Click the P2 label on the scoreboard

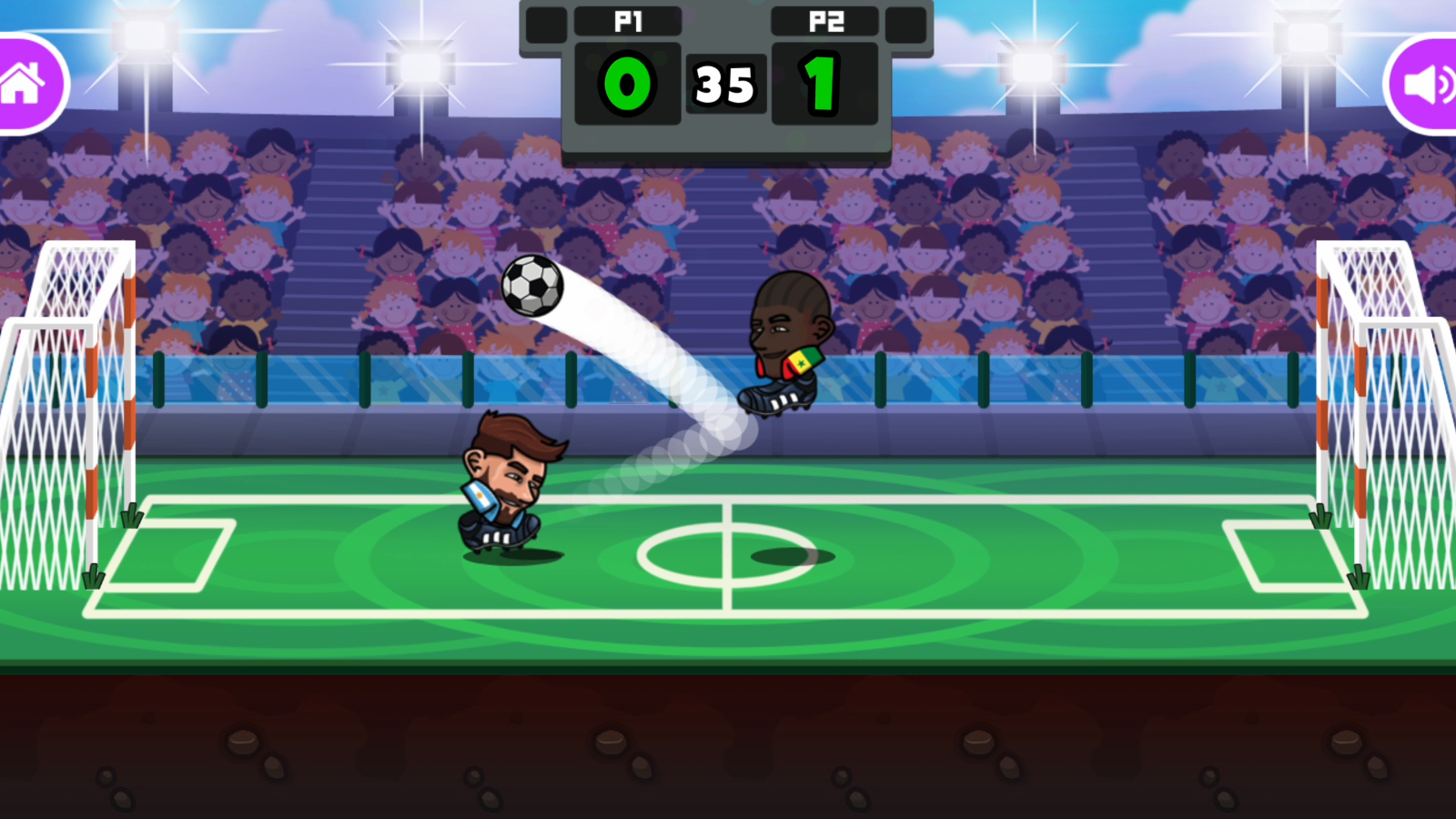coord(824,24)
